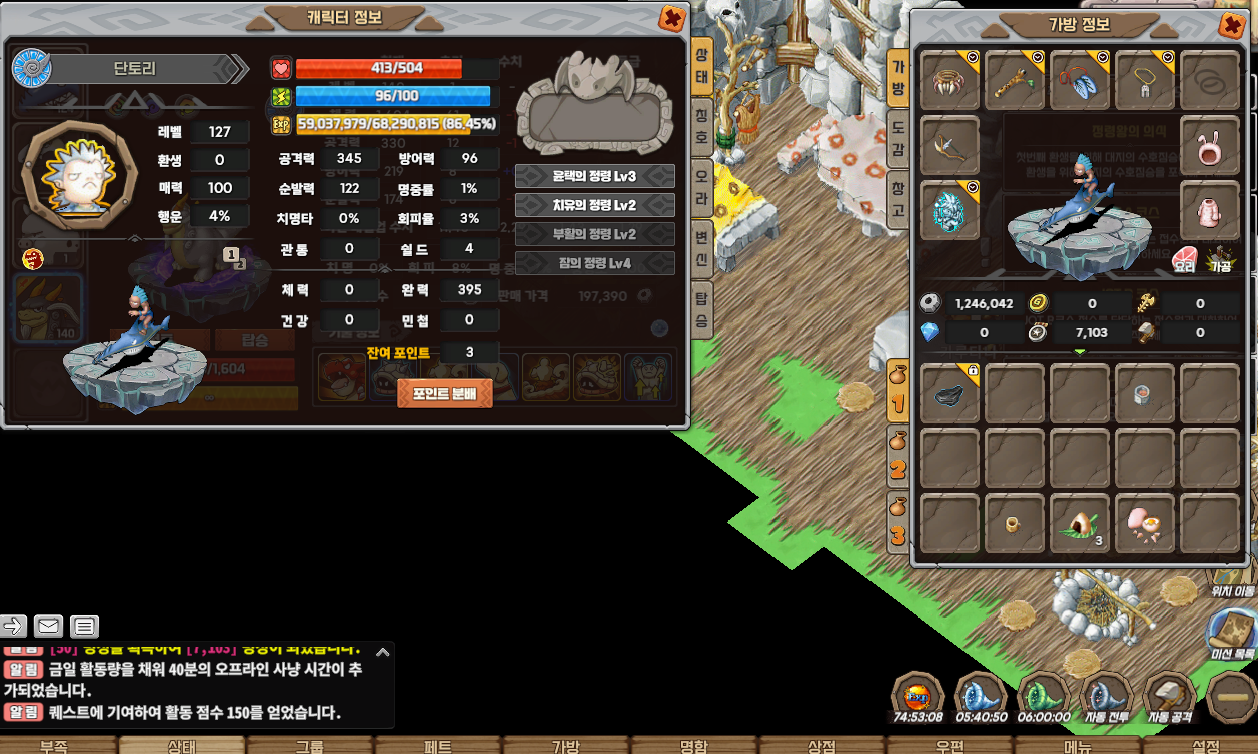Choose the 치유의 정령 Lv2 spirit
Screen dimensions: 1258x754
[x=594, y=205]
